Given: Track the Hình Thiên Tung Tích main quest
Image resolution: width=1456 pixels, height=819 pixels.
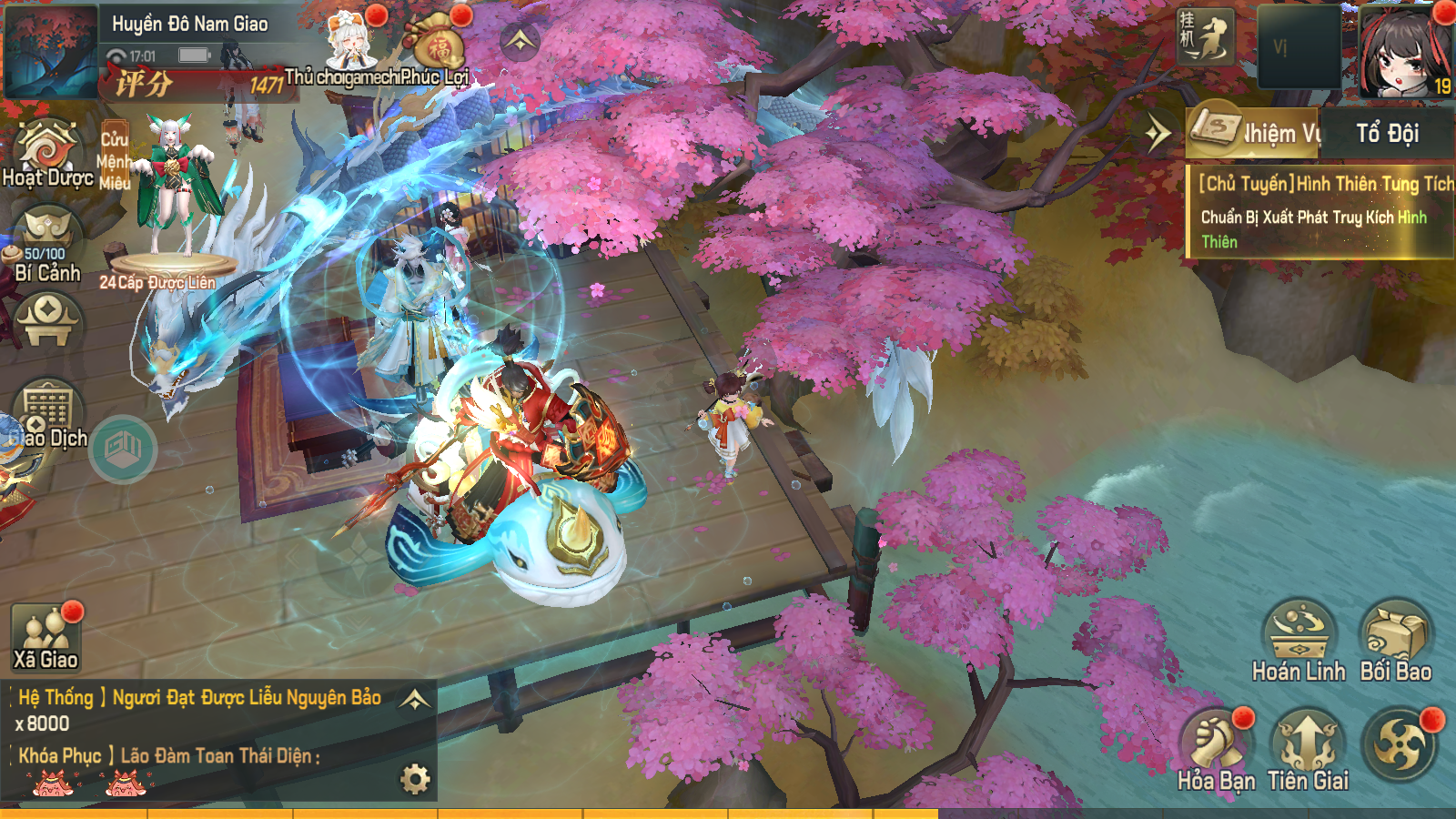Looking at the screenshot, I should coord(1319,213).
